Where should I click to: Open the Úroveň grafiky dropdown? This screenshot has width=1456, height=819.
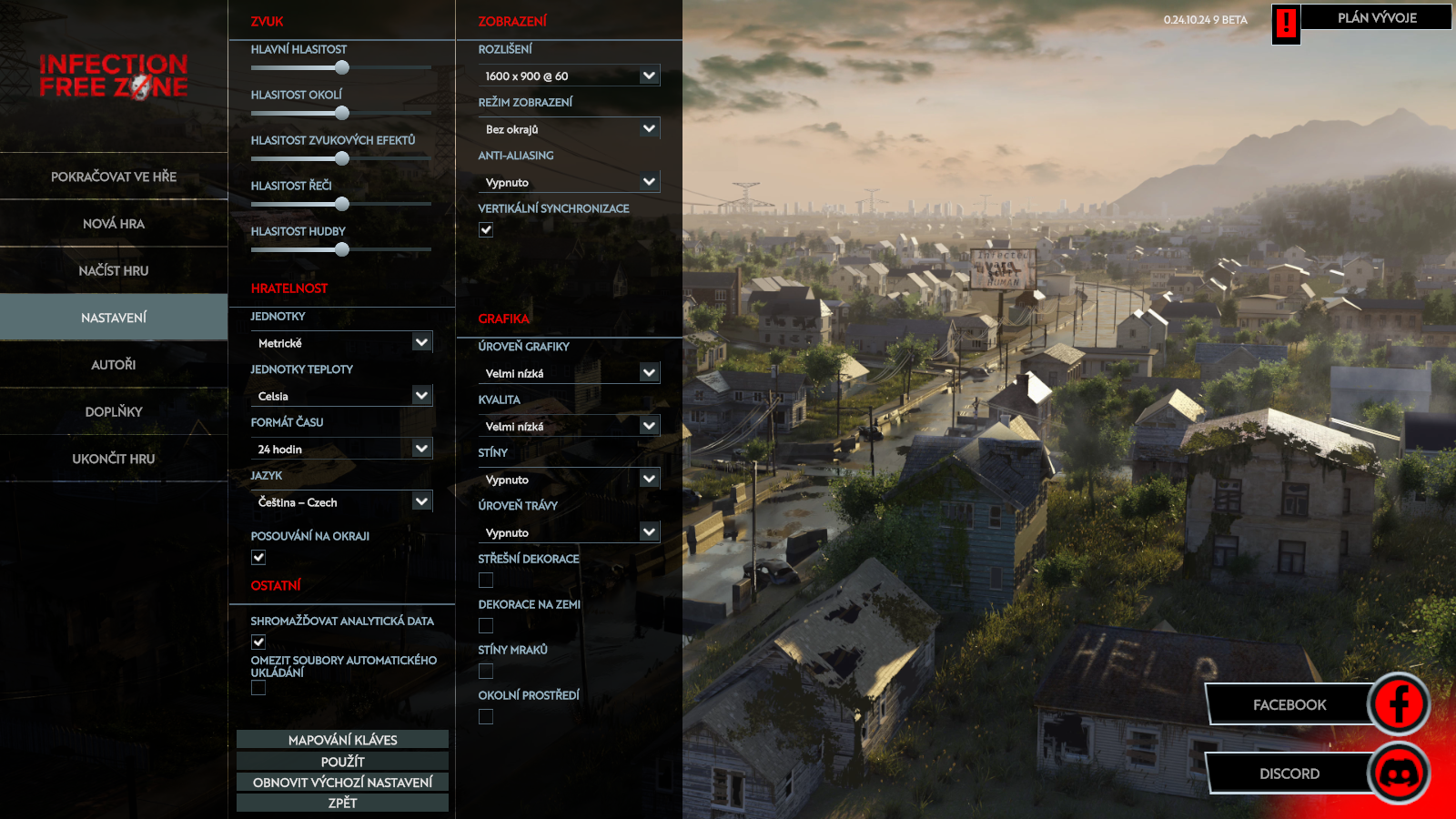569,373
